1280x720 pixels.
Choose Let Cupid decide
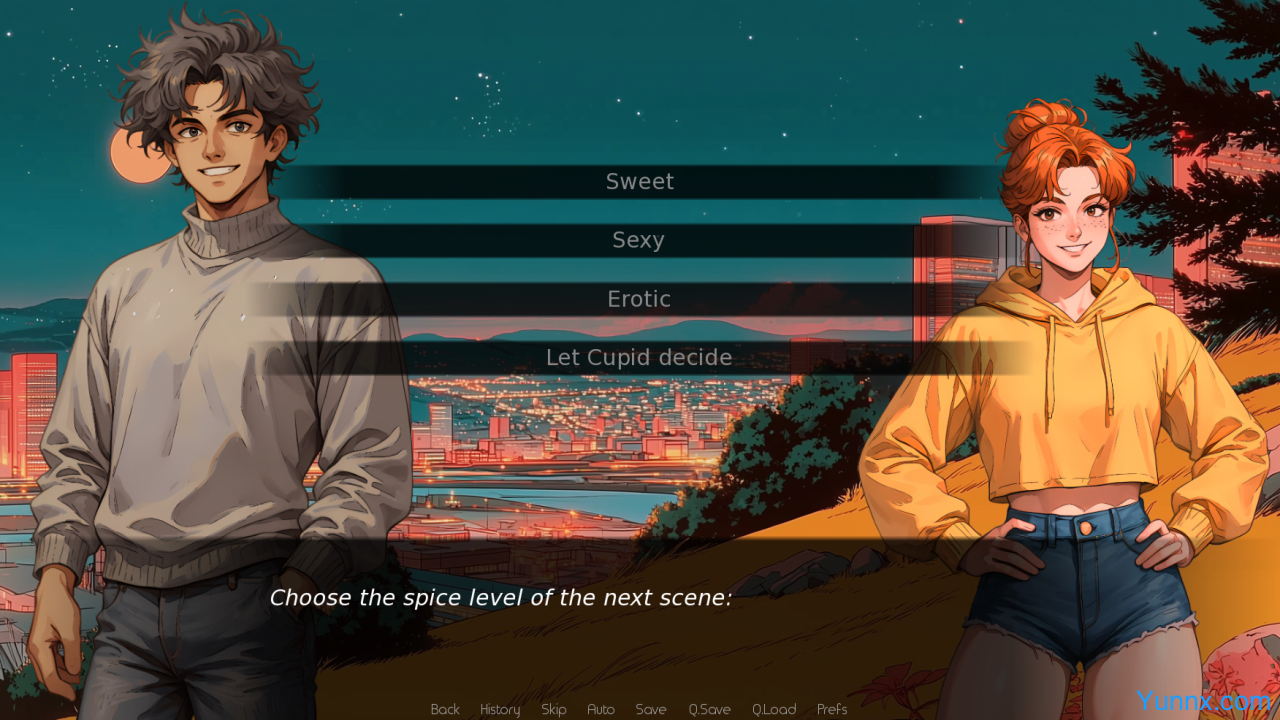[639, 358]
